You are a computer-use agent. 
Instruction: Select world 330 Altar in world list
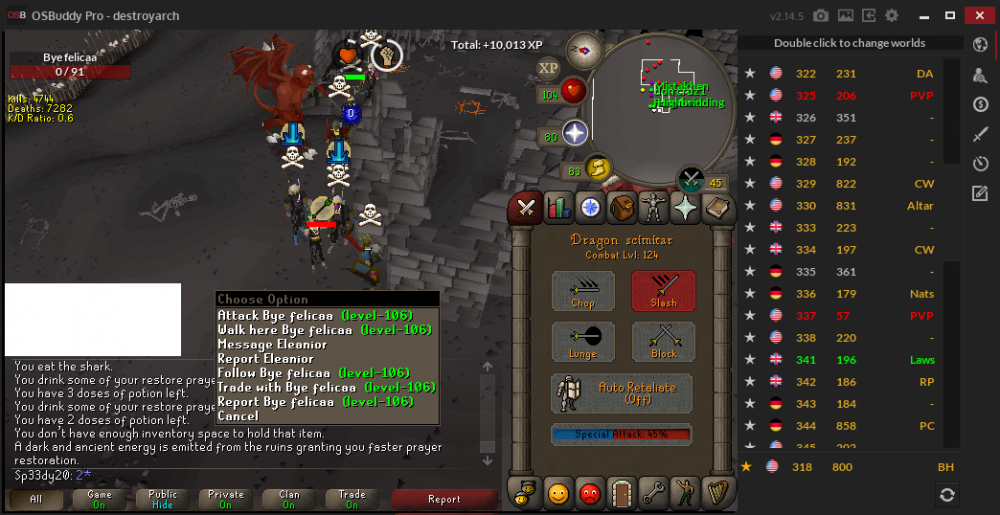tap(848, 206)
